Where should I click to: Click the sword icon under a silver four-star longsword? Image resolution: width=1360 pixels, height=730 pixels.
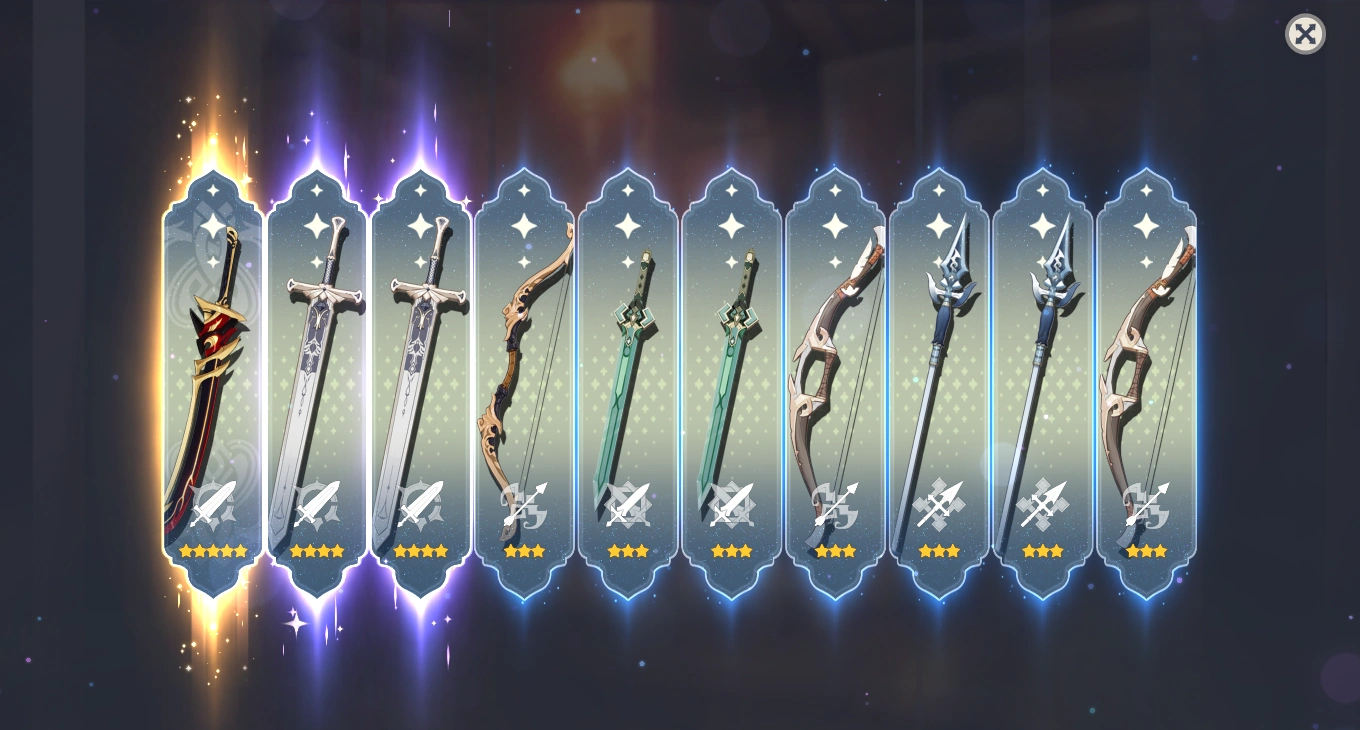coord(316,505)
